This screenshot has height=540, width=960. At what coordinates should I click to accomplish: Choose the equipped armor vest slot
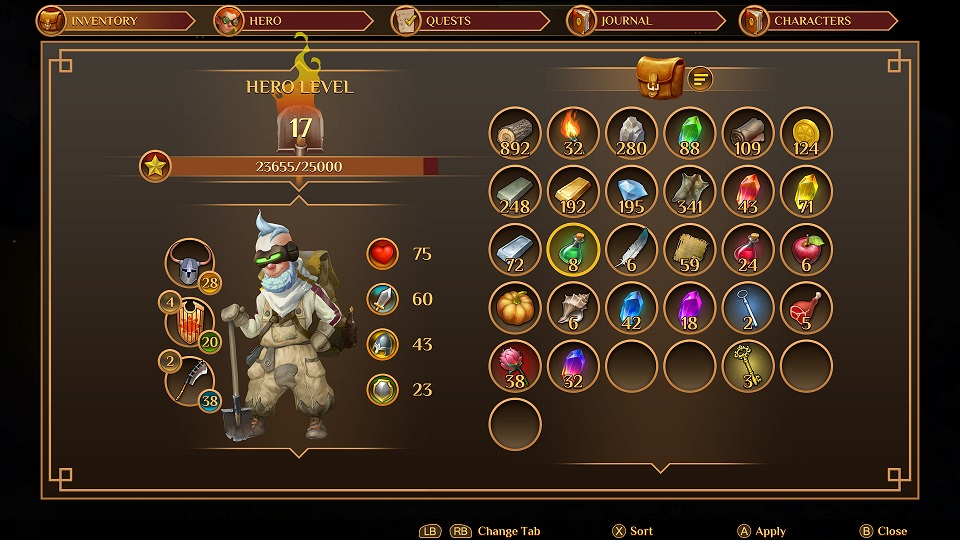coord(190,323)
